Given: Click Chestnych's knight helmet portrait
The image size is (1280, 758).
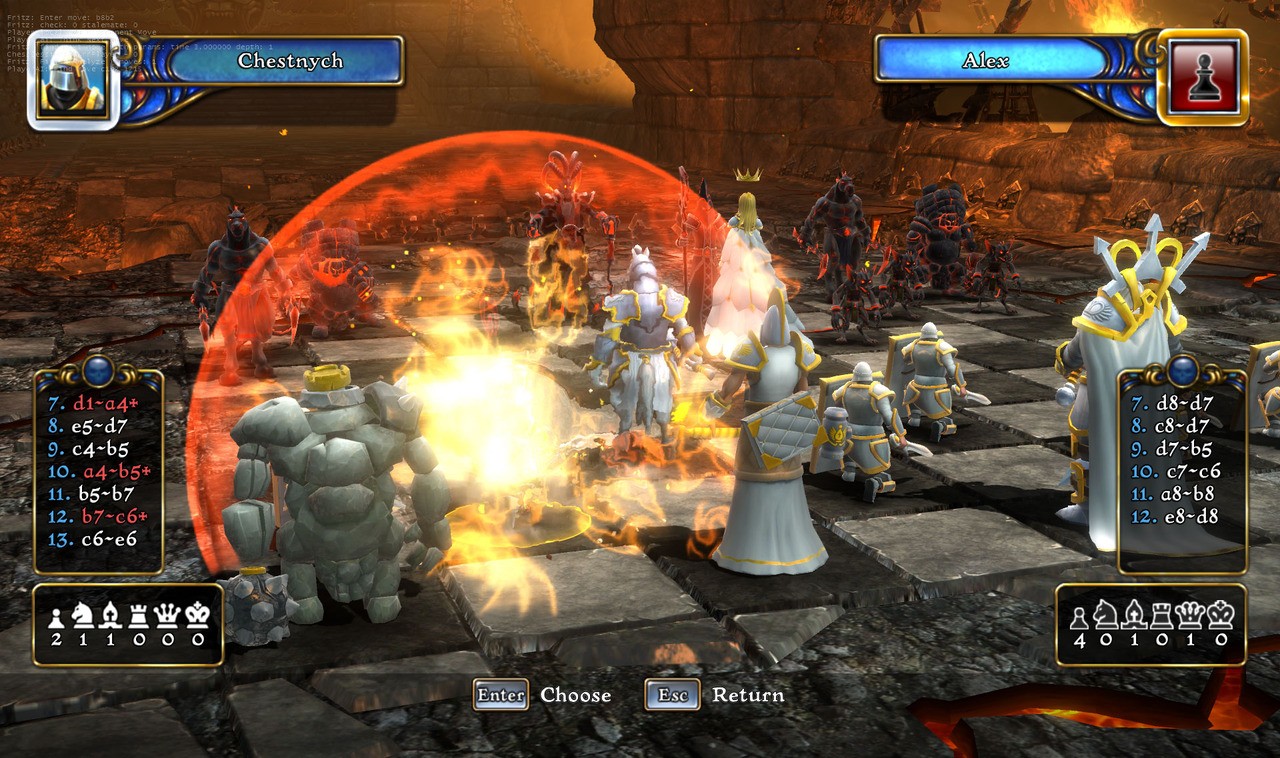Looking at the screenshot, I should coord(73,80).
